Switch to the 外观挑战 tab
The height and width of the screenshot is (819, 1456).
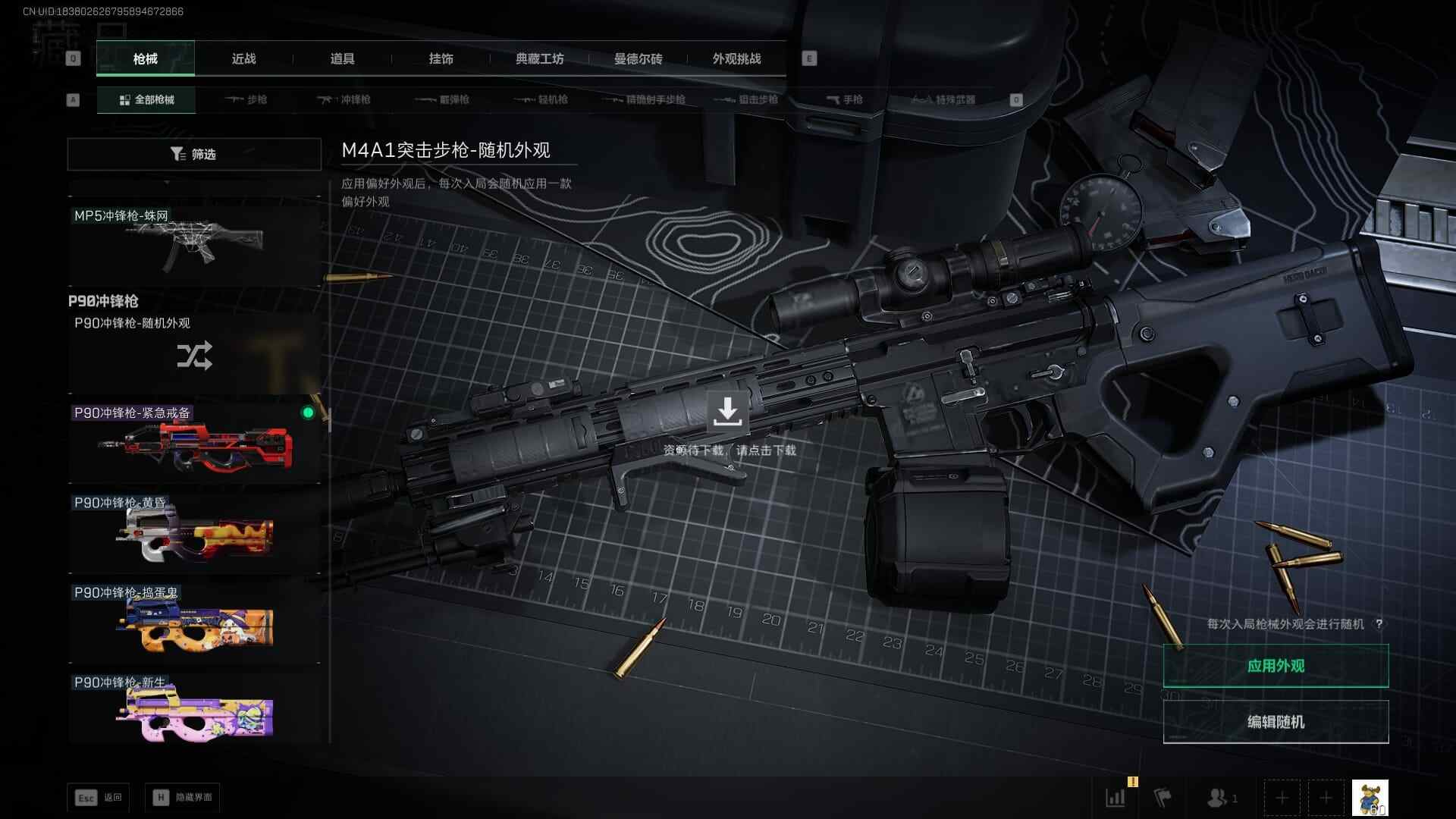pos(736,59)
